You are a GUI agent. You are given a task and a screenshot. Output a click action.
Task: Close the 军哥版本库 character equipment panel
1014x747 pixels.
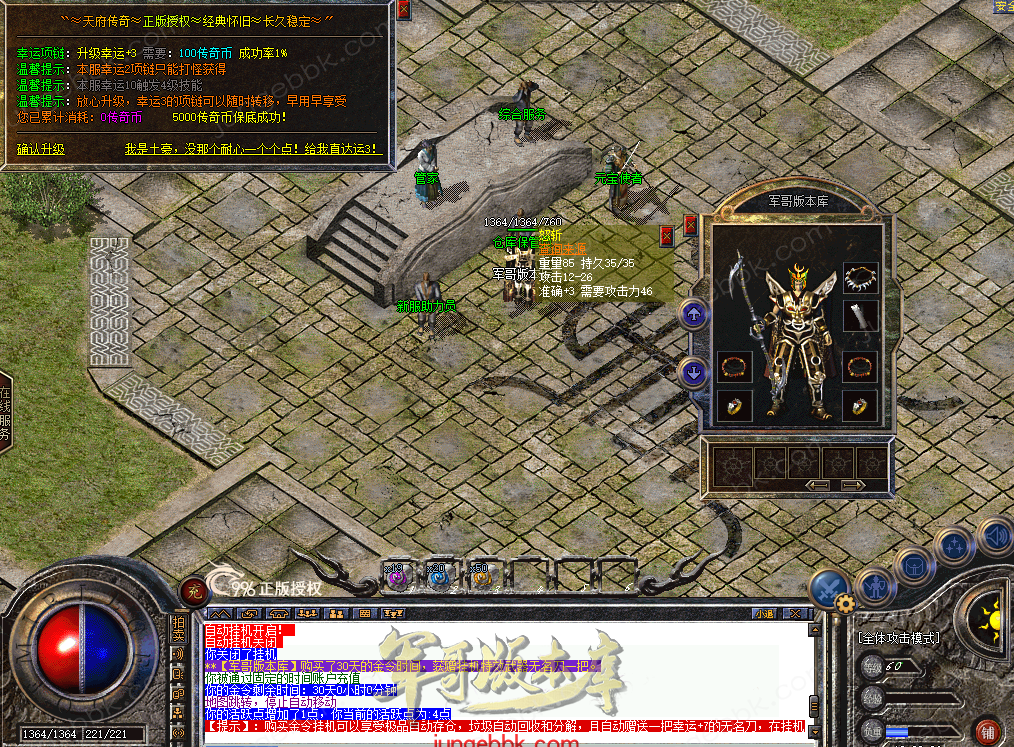[690, 225]
